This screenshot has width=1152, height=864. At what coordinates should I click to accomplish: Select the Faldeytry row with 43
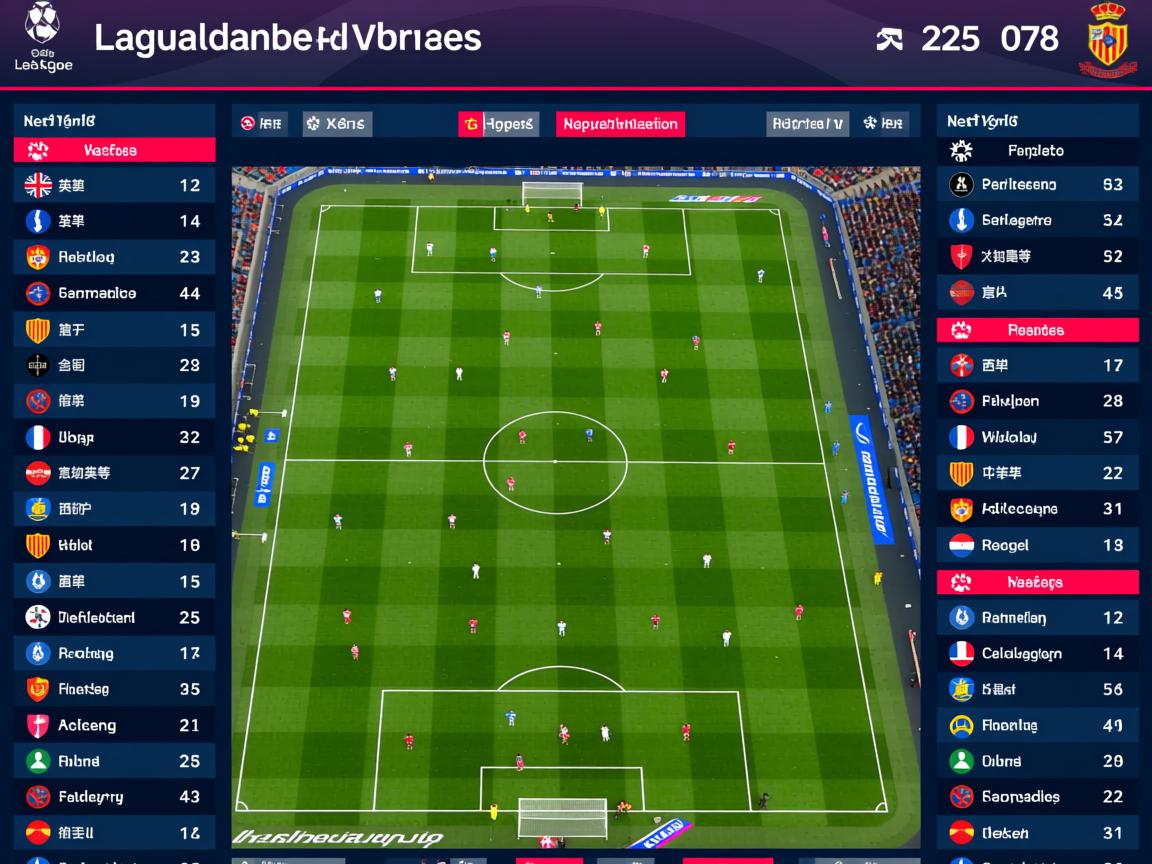[114, 797]
